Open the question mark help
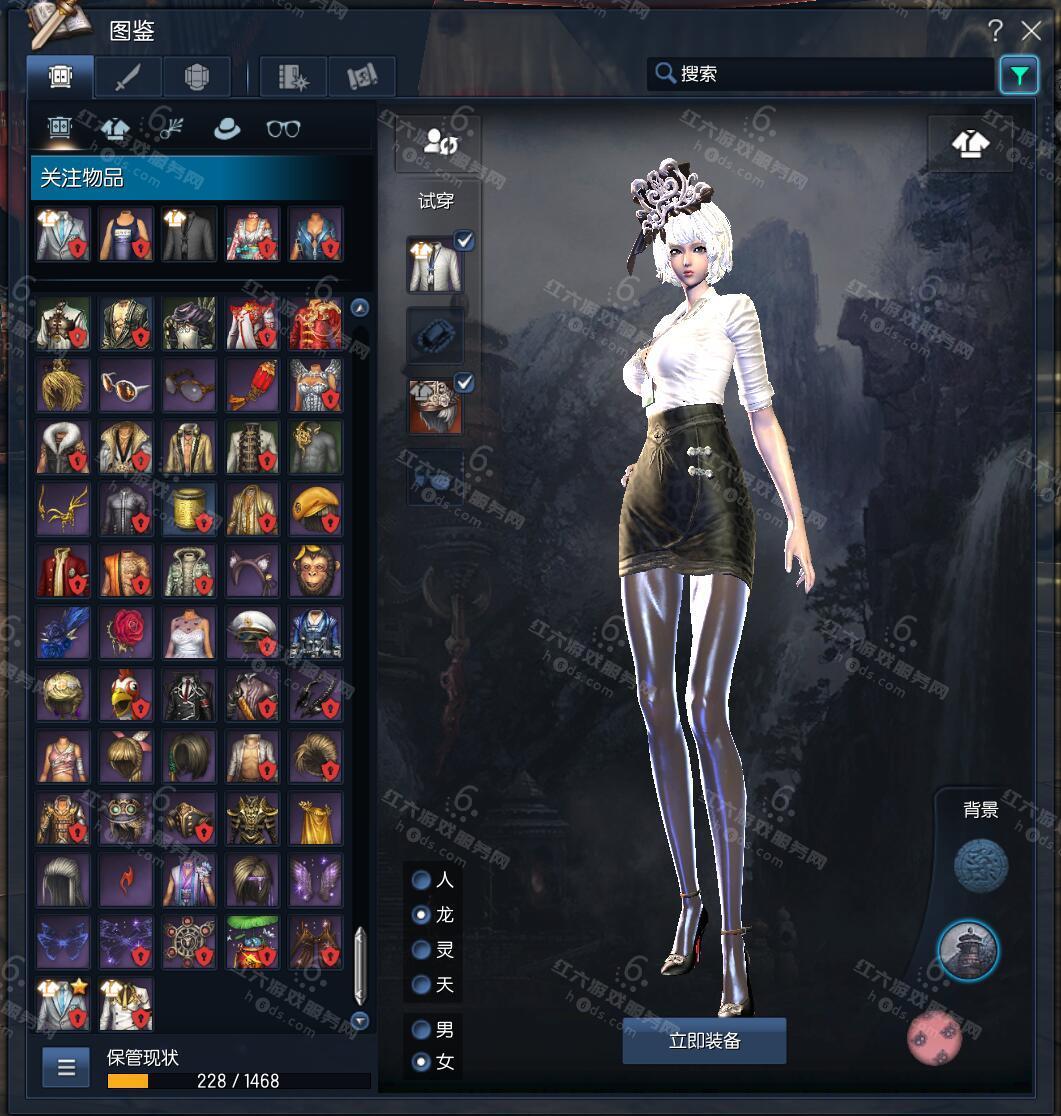1061x1116 pixels. point(995,31)
